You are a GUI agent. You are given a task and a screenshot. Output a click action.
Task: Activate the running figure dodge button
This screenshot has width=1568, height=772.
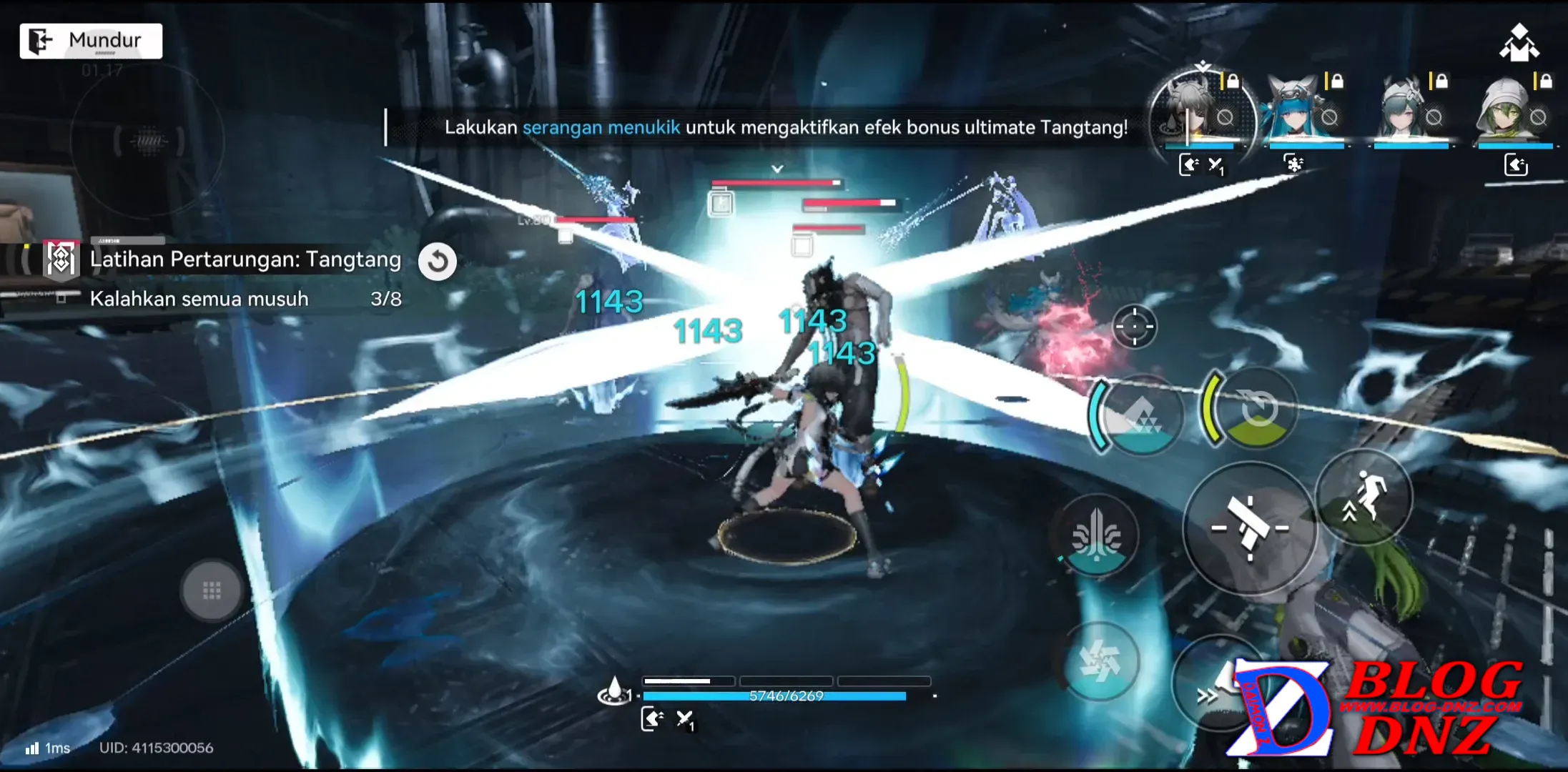point(1364,498)
